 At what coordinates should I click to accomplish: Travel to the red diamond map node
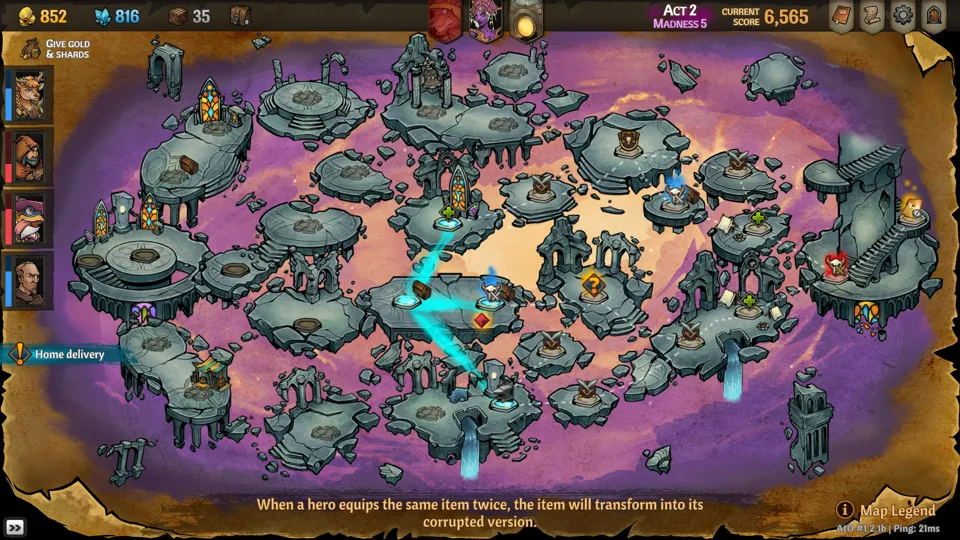482,321
